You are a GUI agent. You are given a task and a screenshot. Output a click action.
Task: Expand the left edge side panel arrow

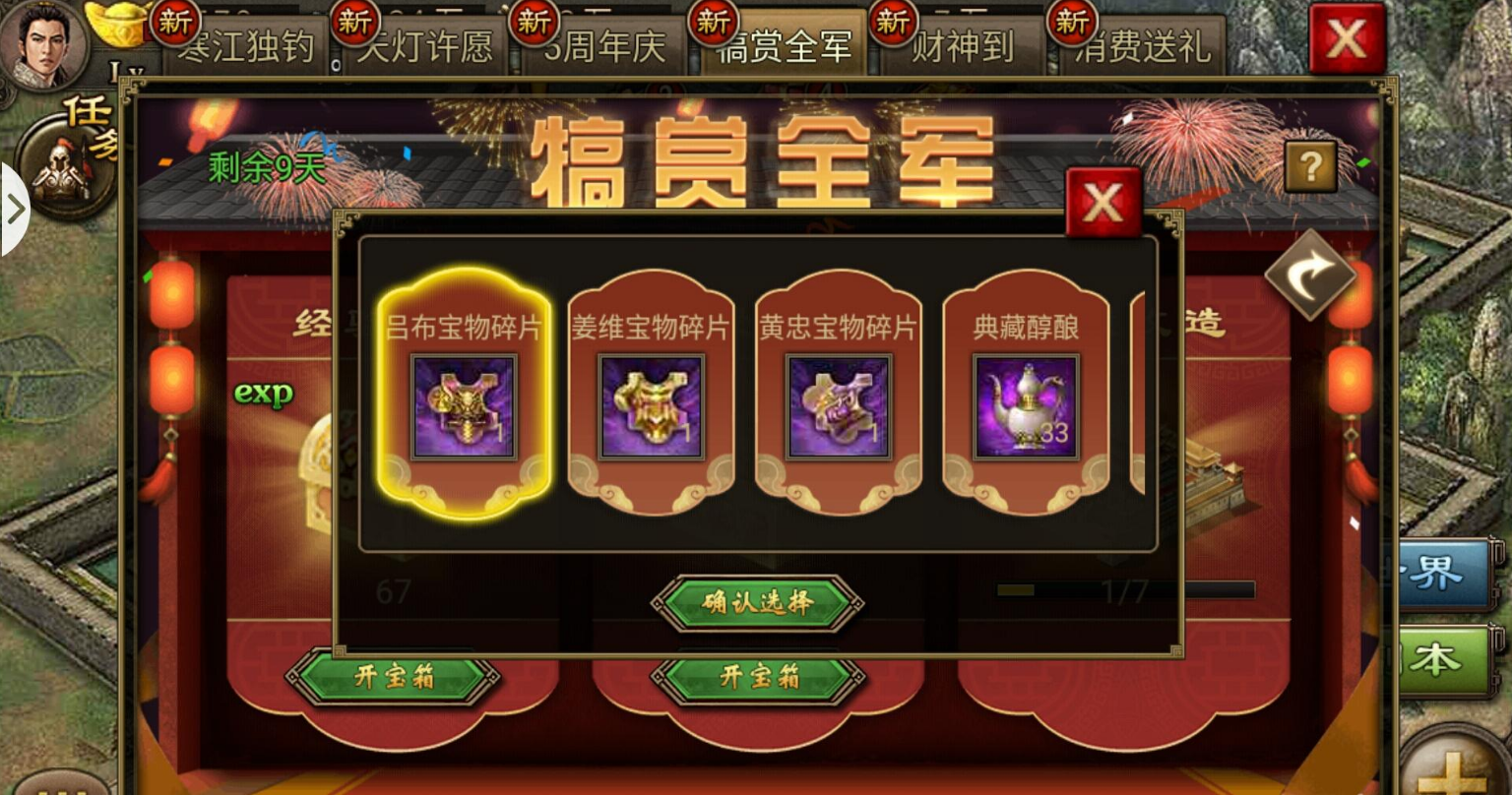(x=15, y=209)
